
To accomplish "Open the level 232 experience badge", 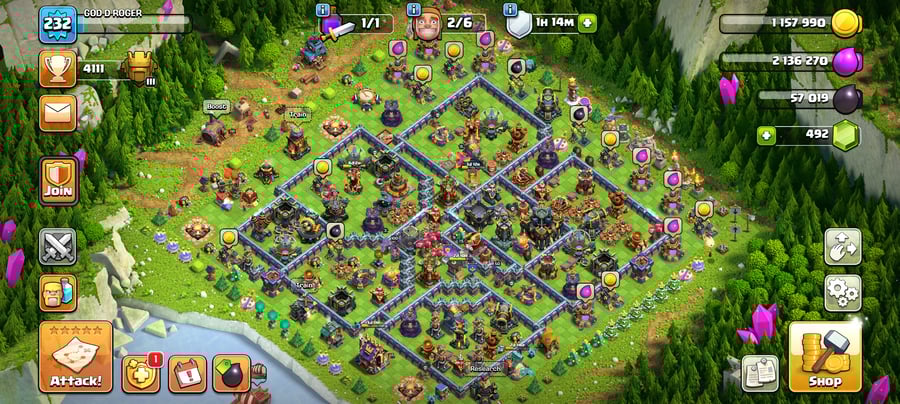I will click(58, 24).
